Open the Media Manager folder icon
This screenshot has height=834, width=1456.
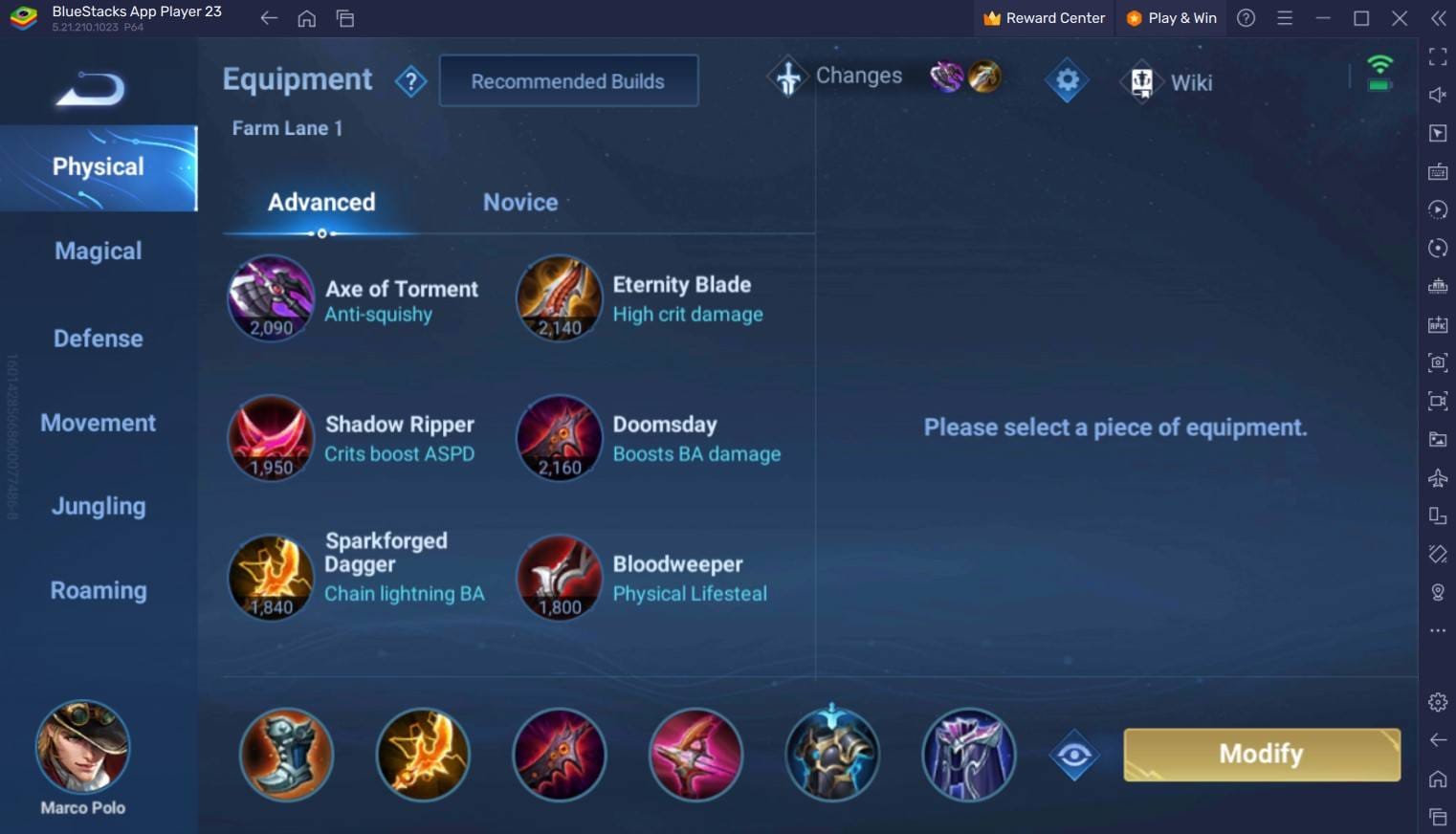point(1437,440)
